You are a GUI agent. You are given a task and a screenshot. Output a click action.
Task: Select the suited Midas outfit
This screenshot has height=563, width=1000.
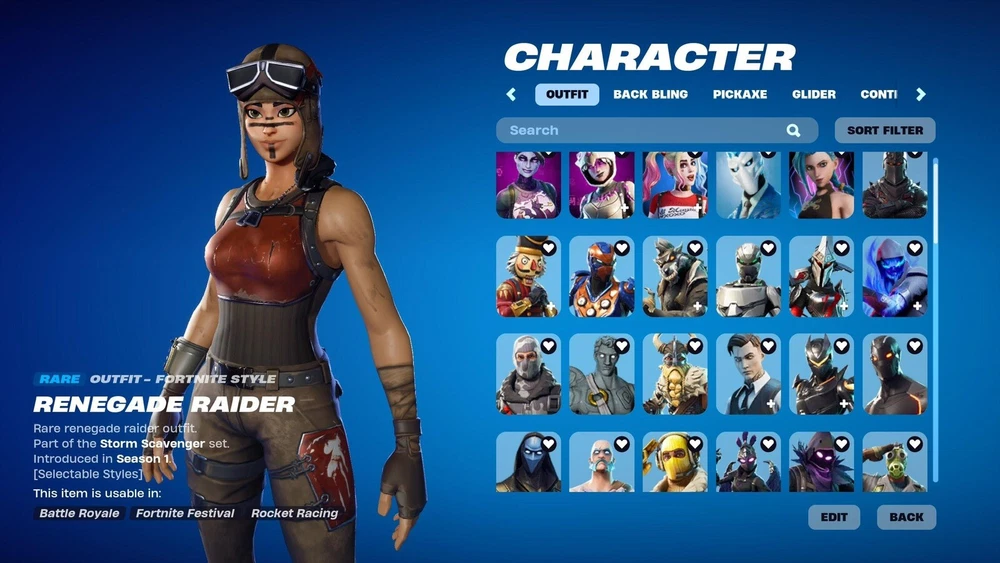[748, 374]
